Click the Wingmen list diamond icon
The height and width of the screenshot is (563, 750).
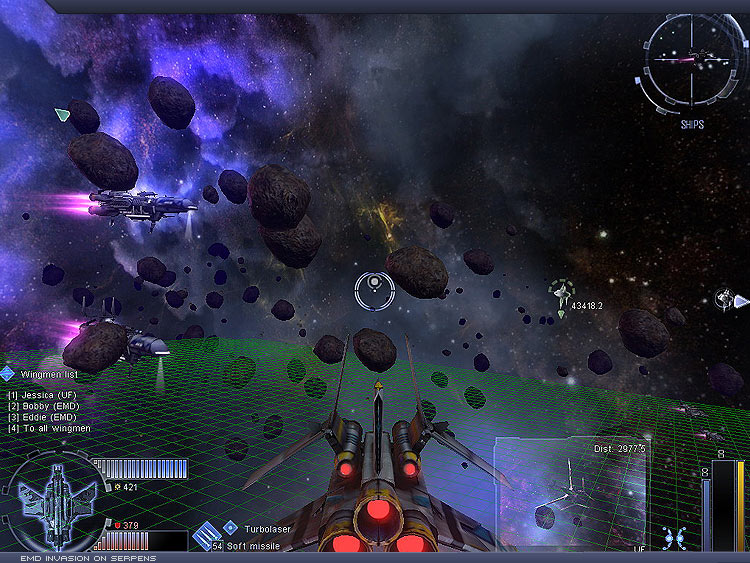click(8, 374)
